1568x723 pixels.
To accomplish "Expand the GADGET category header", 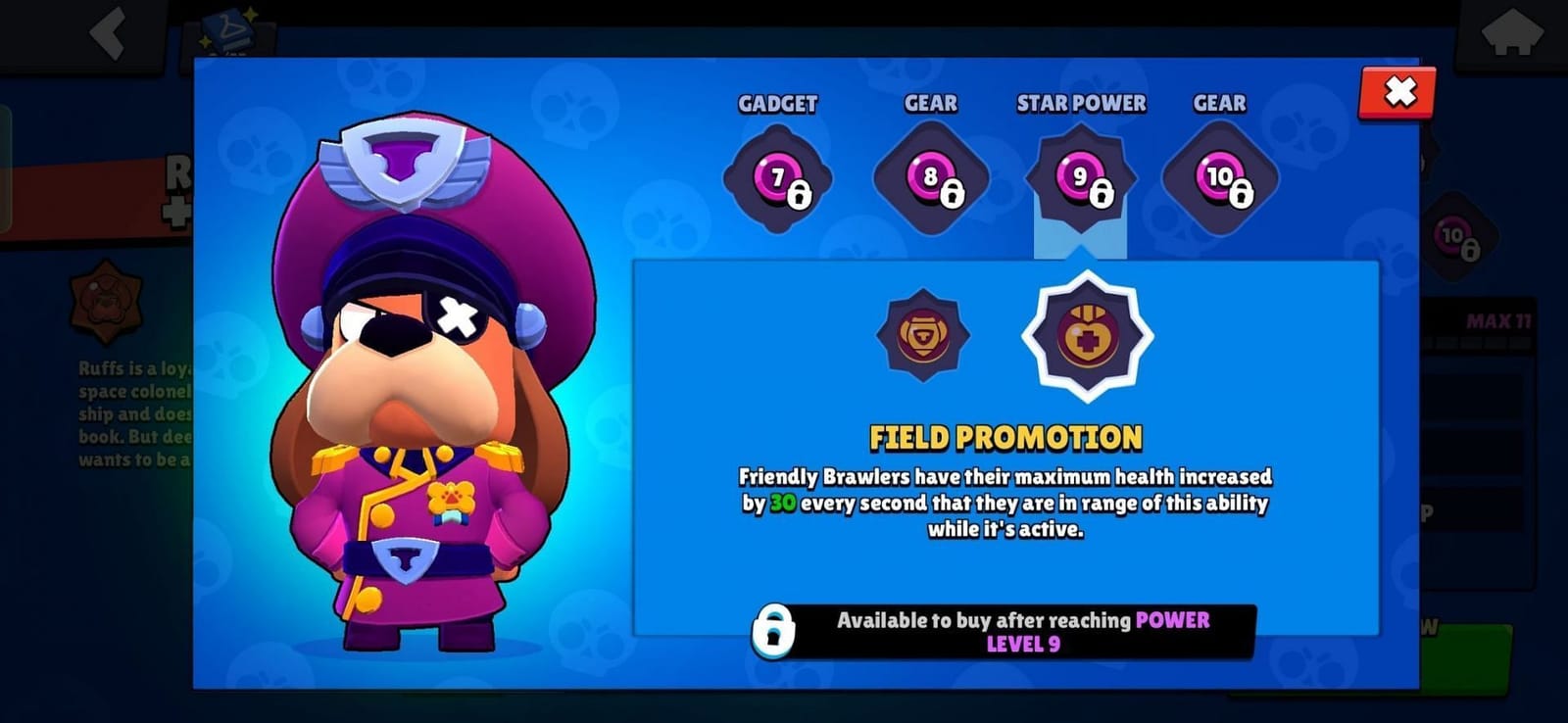I will (778, 104).
